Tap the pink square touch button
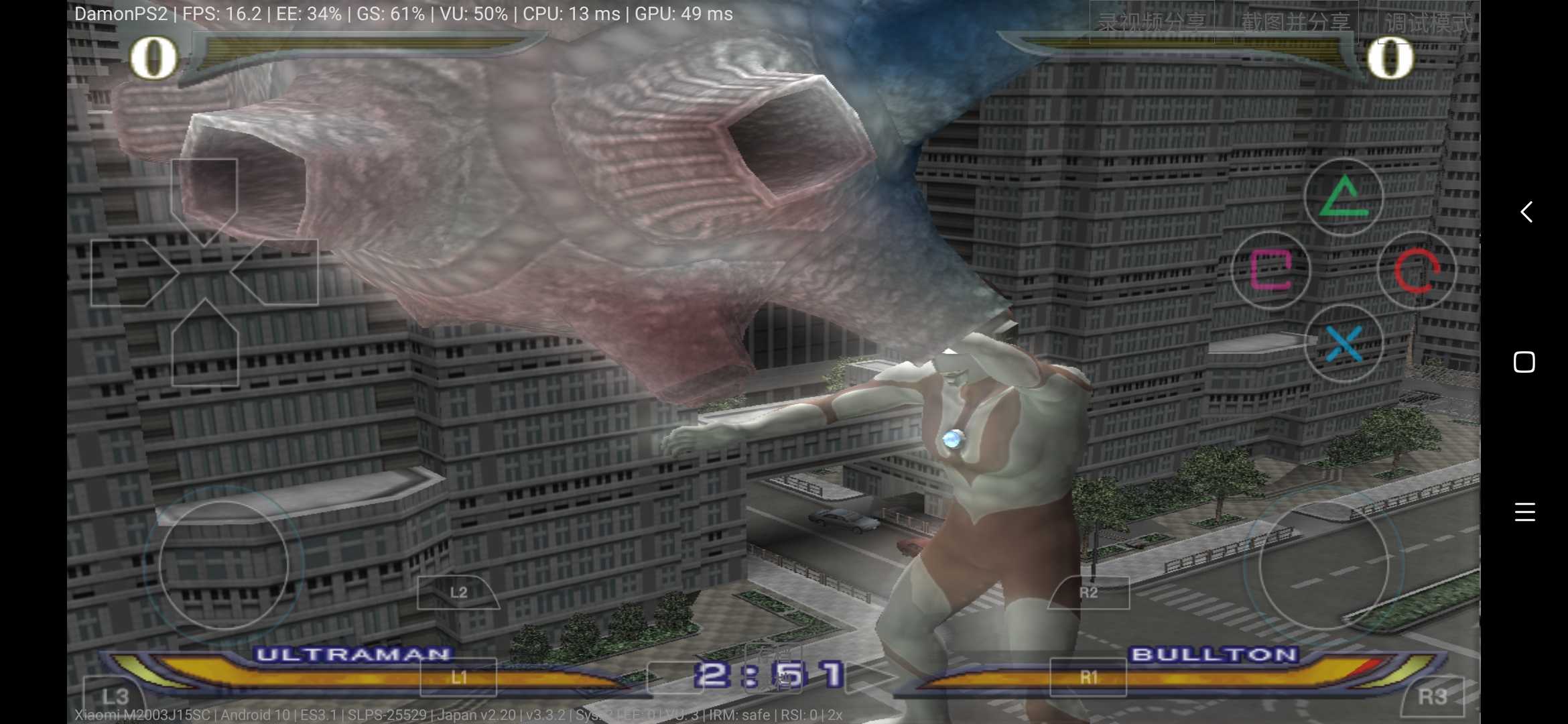Viewport: 1568px width, 724px height. (x=1270, y=270)
